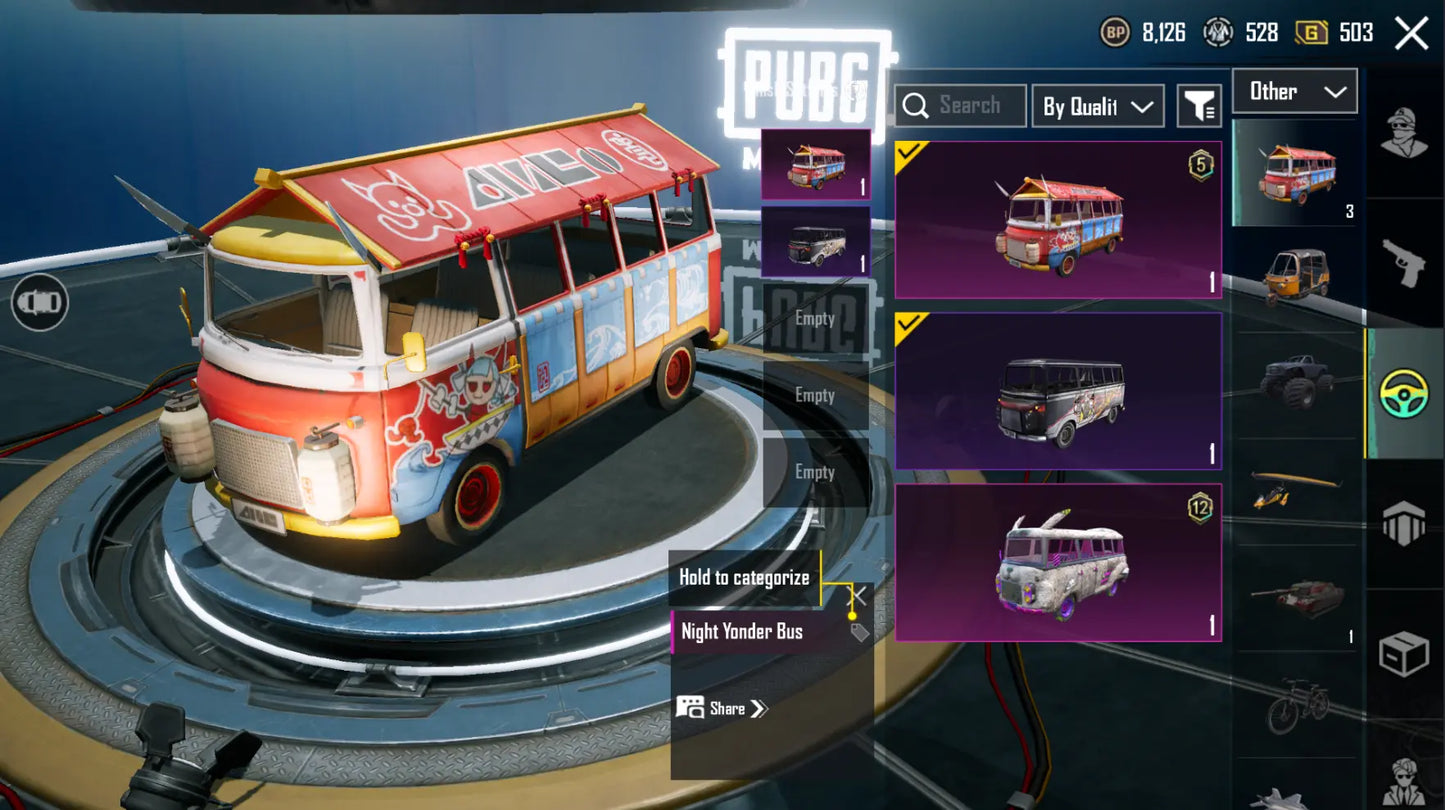Close the inventory with the top-right X
1445x810 pixels.
click(1411, 33)
